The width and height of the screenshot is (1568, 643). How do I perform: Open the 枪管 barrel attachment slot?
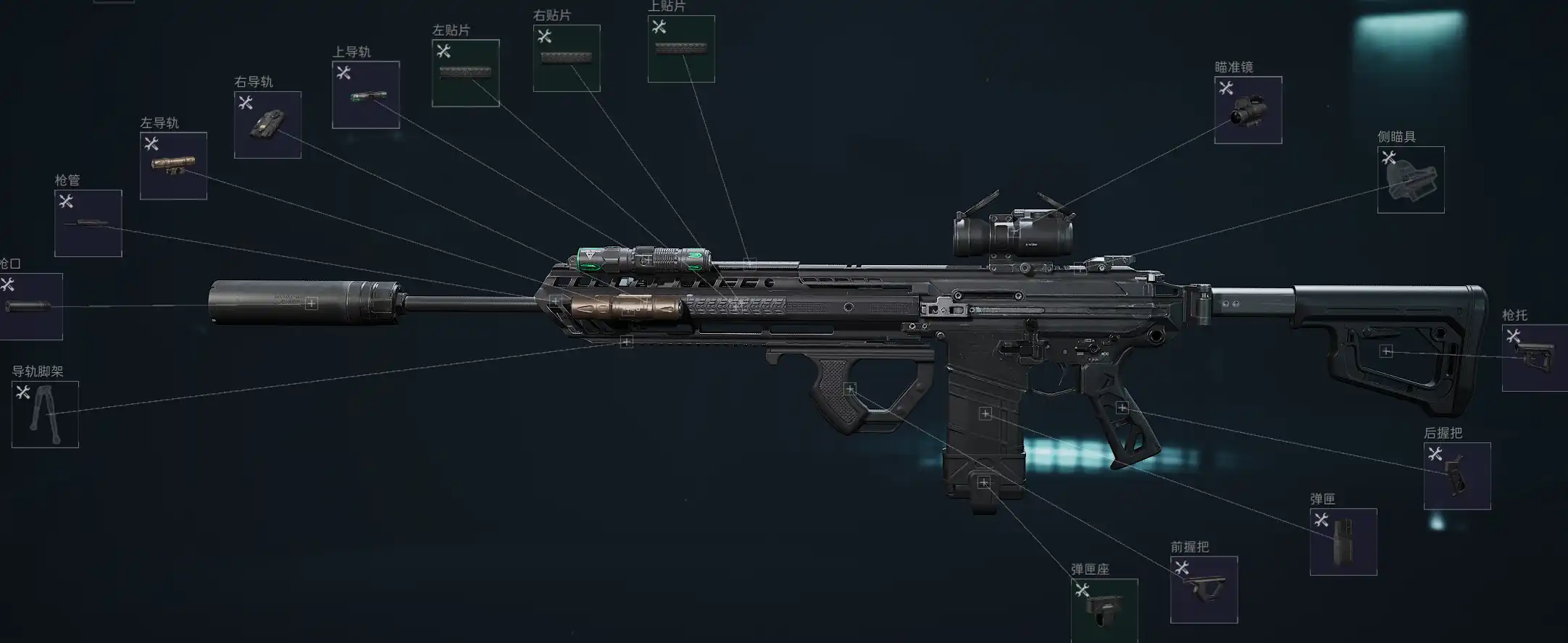pos(88,223)
